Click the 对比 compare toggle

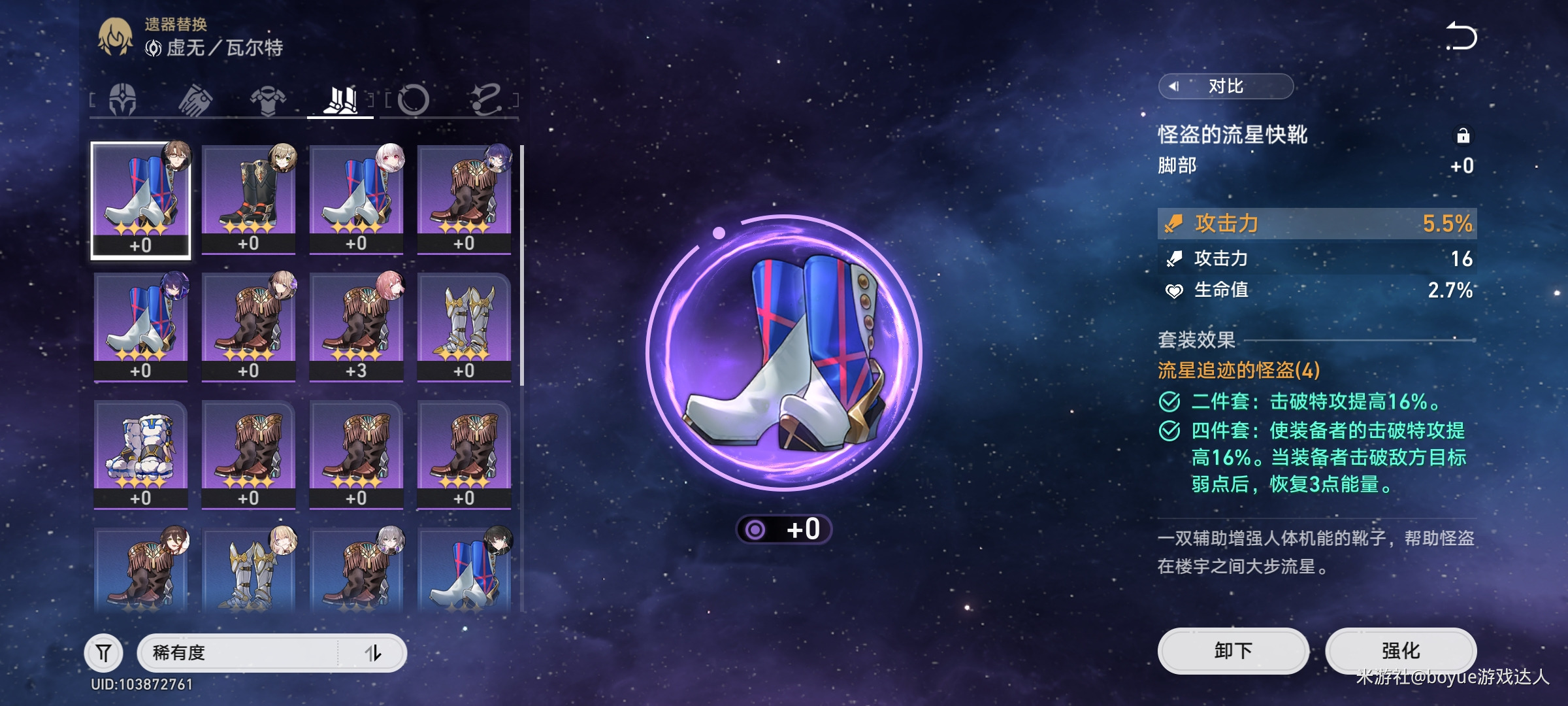(1226, 86)
